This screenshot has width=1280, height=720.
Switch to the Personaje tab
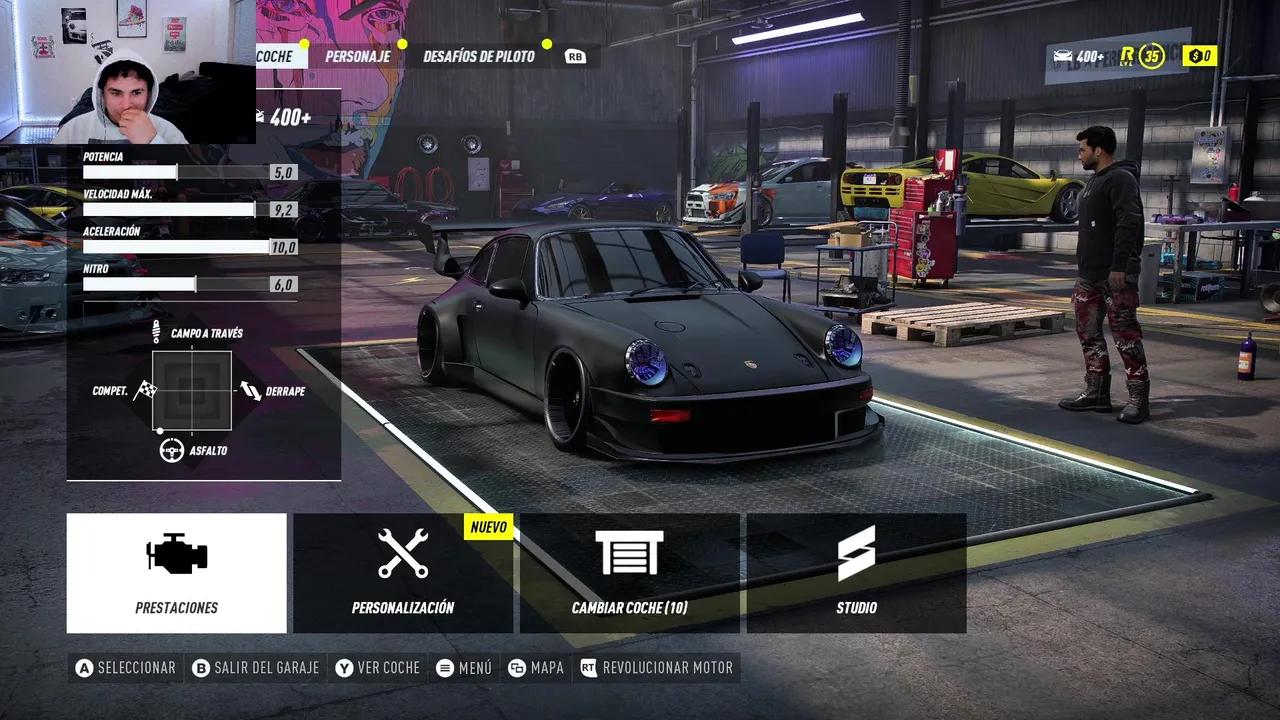pyautogui.click(x=357, y=56)
